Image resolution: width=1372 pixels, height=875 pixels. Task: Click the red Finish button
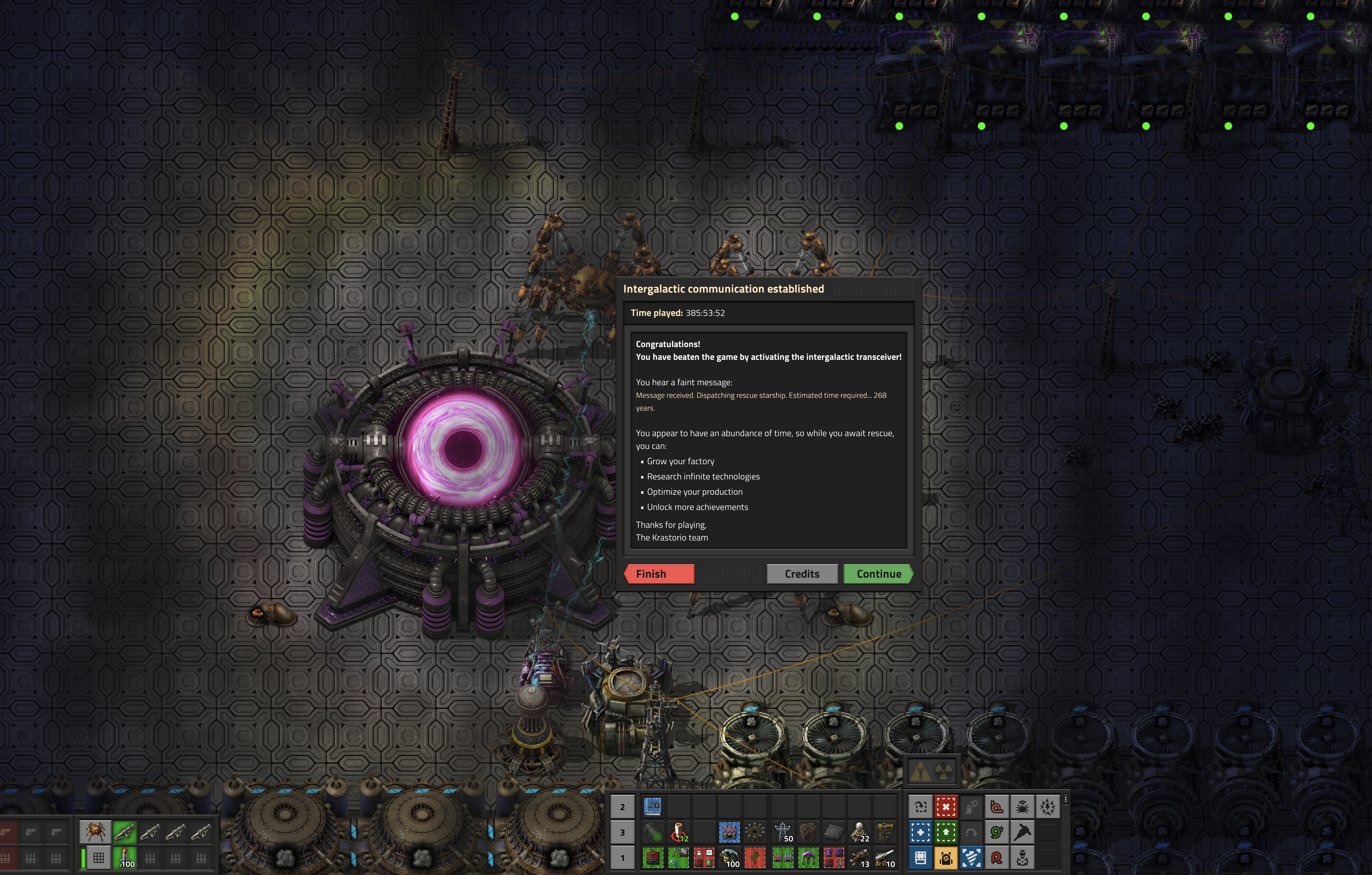(659, 574)
